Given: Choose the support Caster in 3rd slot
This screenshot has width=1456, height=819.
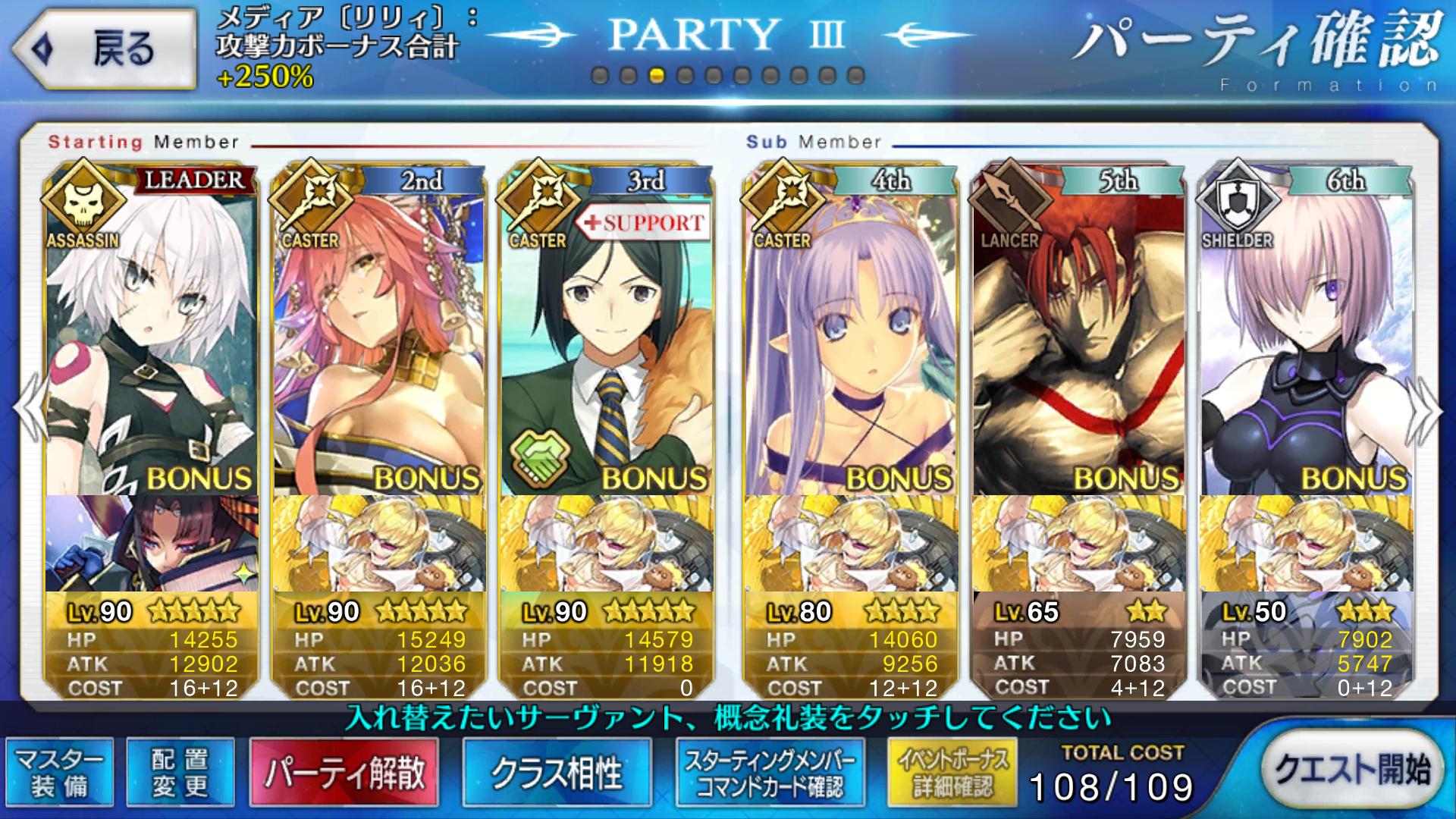Looking at the screenshot, I should pyautogui.click(x=605, y=341).
